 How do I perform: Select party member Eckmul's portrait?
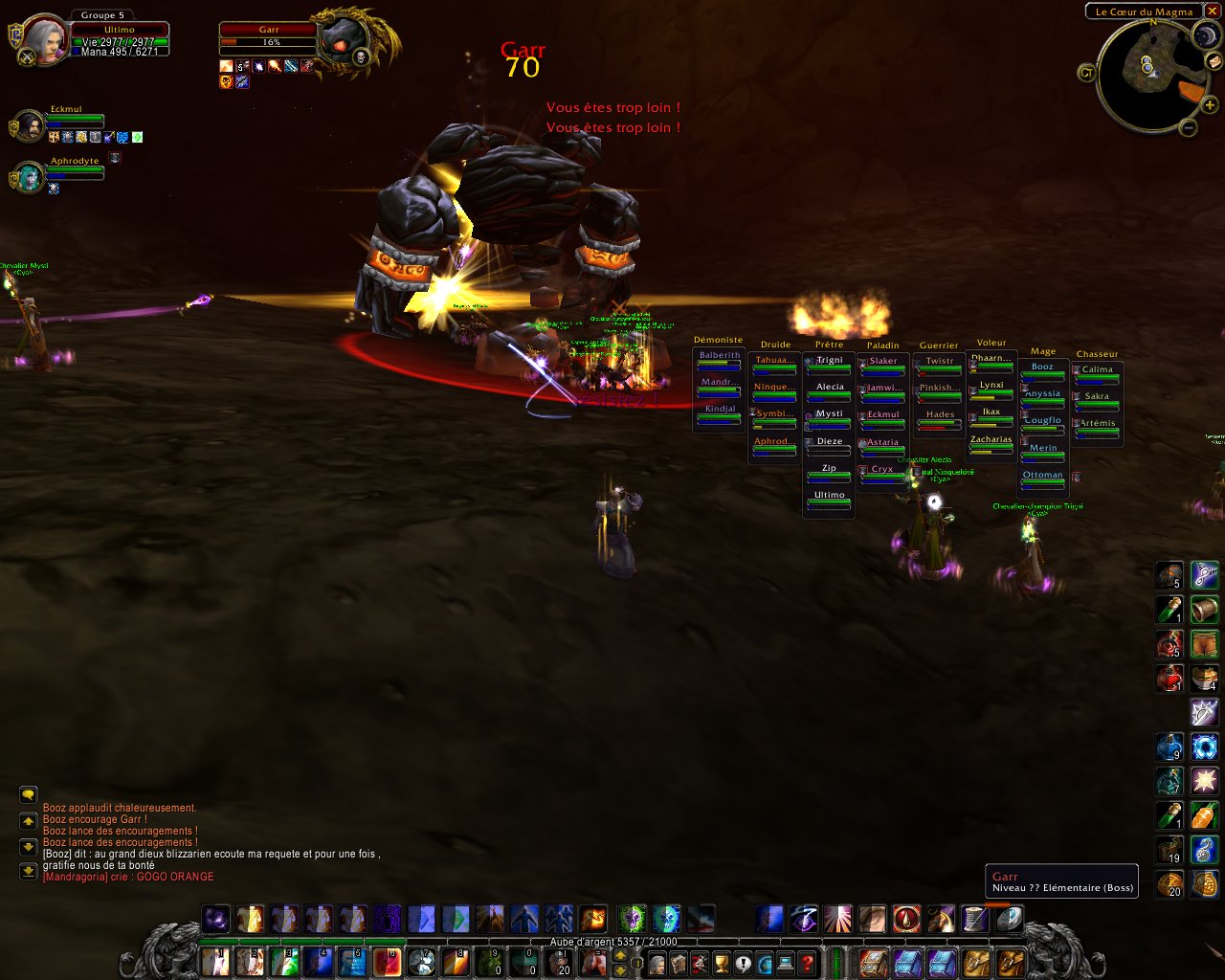point(29,124)
